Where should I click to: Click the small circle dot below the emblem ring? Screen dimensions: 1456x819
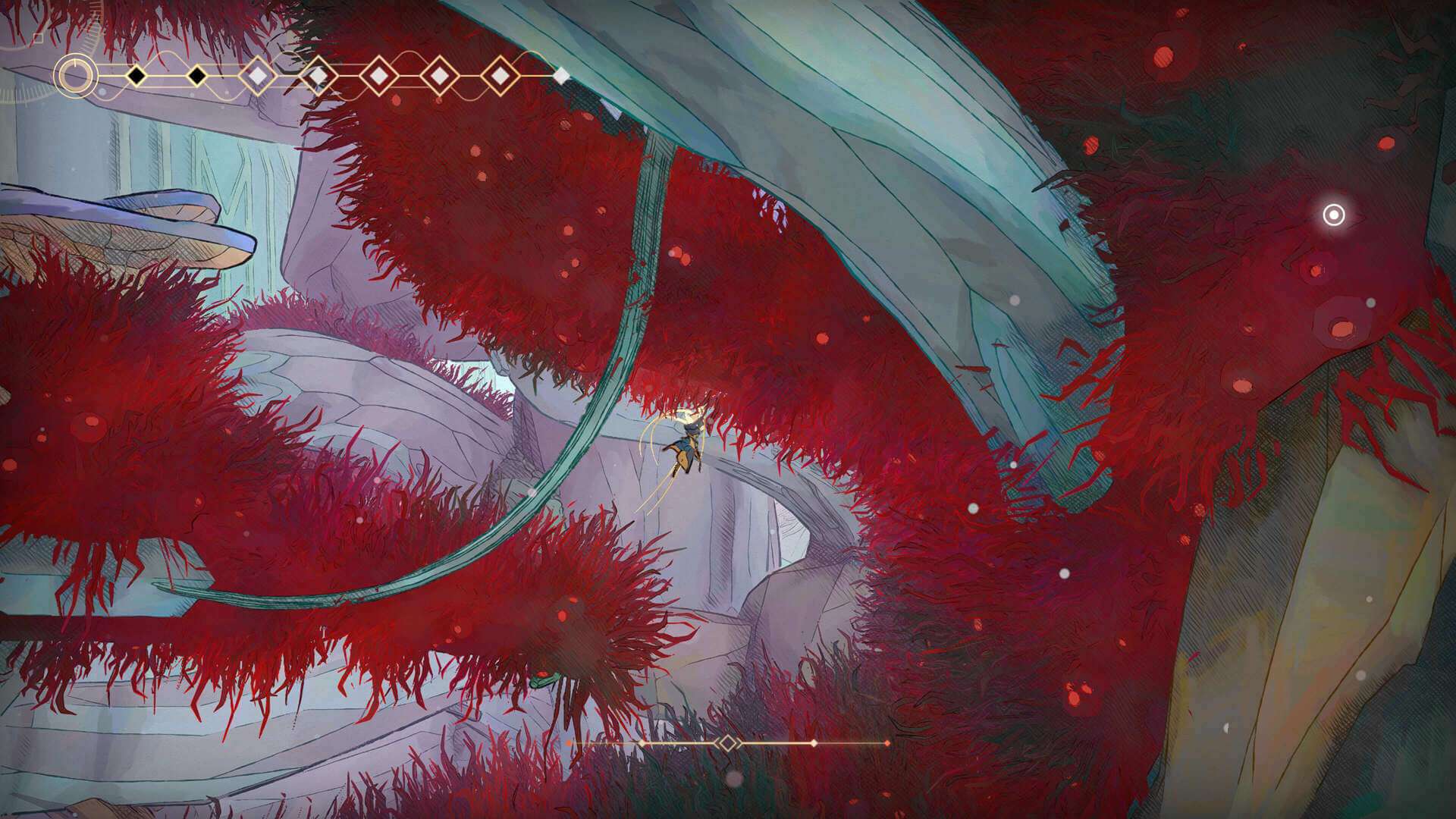coord(102,92)
